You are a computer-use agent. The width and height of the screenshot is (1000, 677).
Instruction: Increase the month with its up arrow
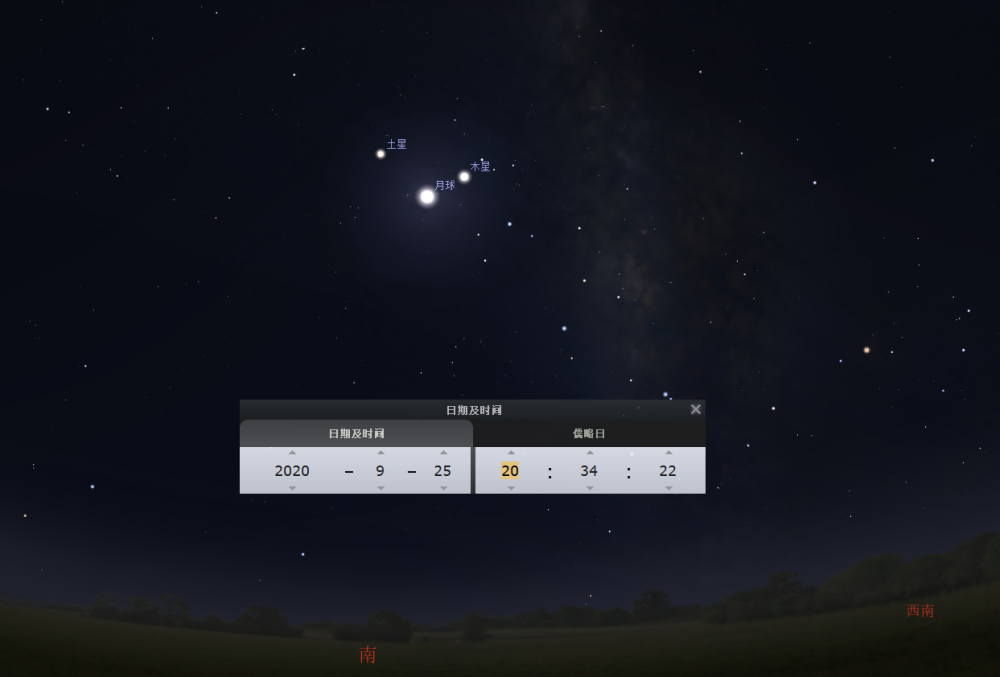(x=380, y=452)
